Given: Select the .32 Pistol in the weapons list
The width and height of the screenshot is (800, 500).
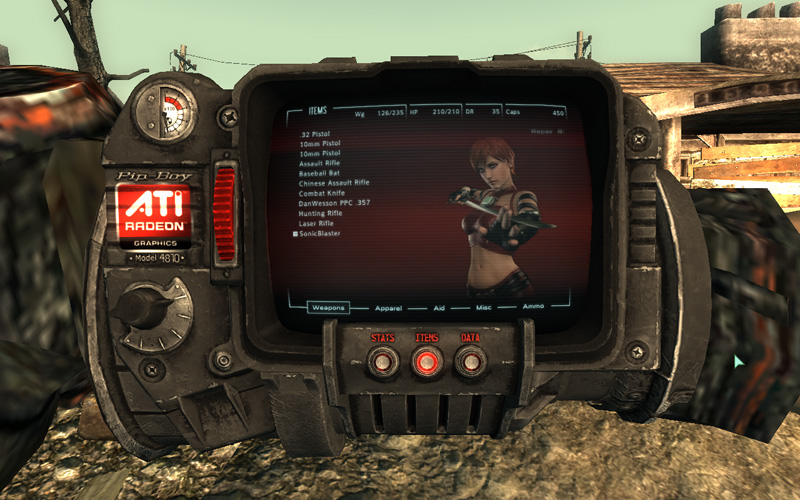Looking at the screenshot, I should tap(314, 133).
